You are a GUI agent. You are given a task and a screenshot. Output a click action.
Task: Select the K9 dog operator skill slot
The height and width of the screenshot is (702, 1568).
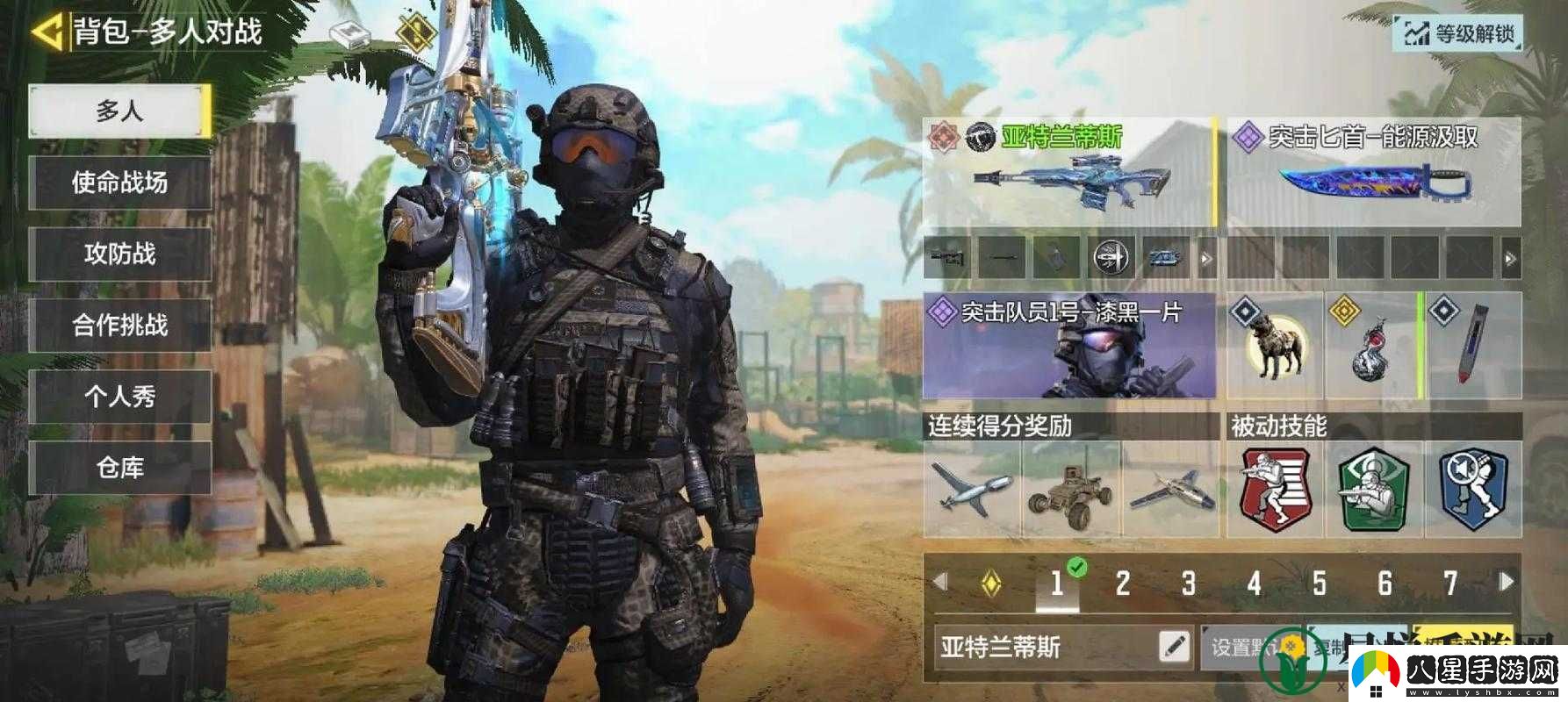[1274, 346]
